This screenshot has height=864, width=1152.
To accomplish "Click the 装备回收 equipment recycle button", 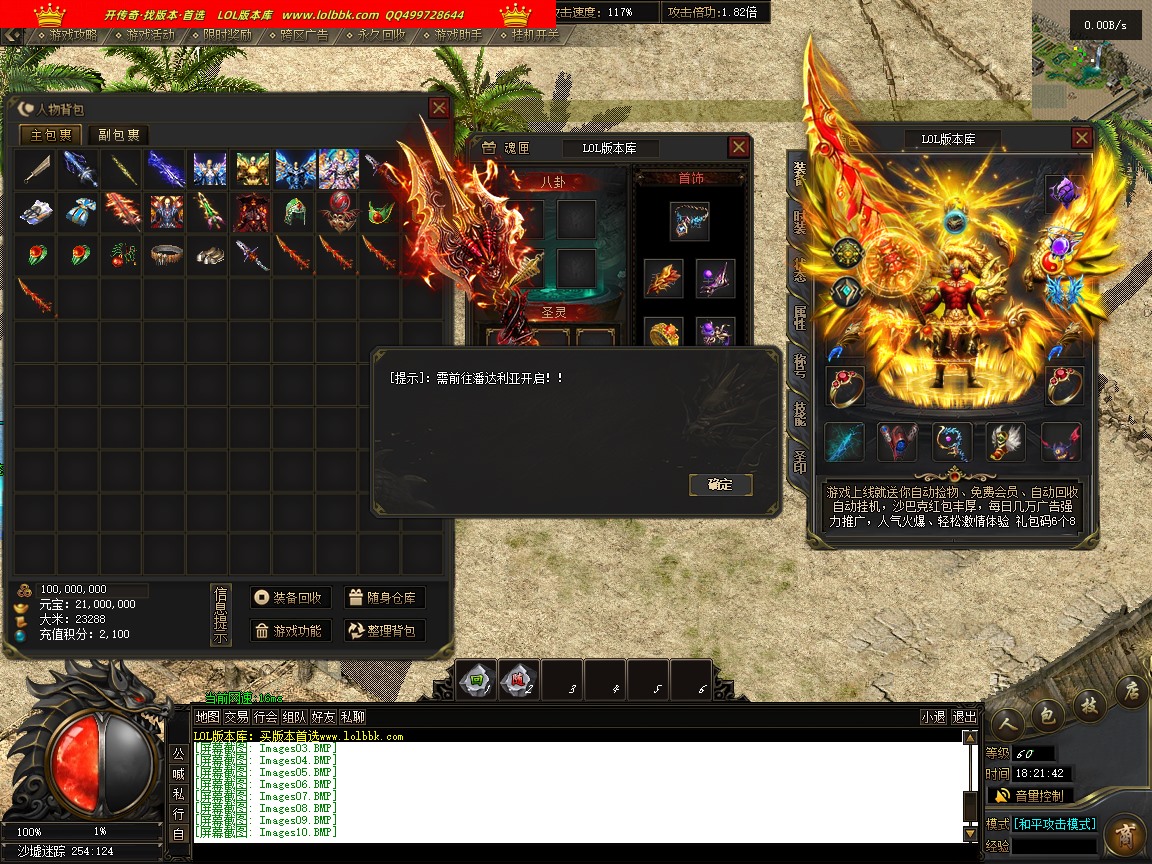I will pos(290,598).
